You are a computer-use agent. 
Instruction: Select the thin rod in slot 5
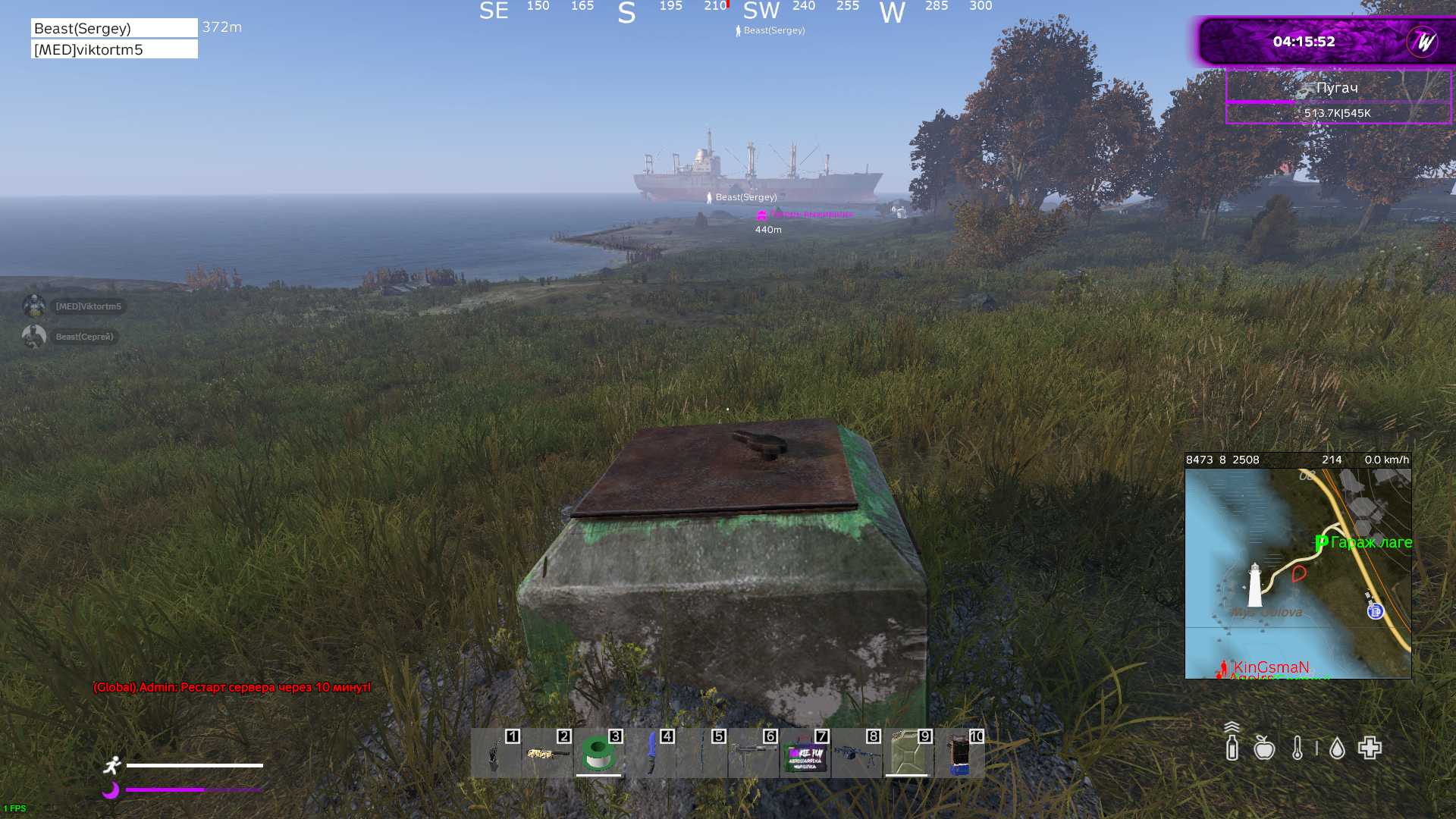tap(702, 754)
